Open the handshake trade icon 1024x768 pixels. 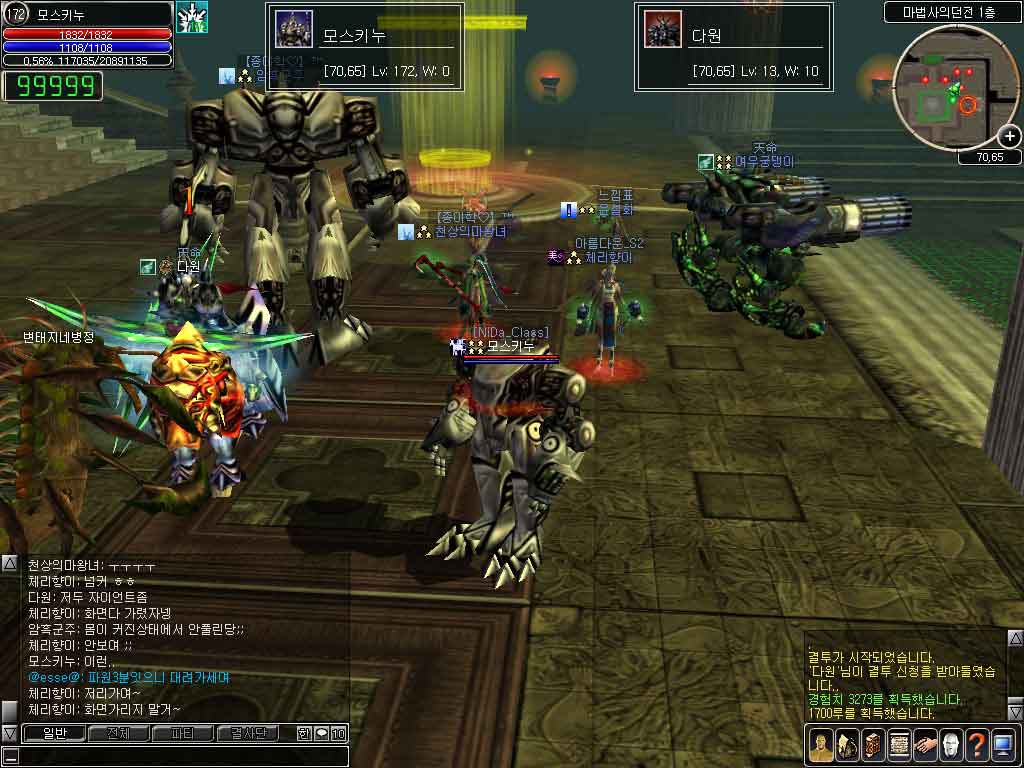(924, 745)
